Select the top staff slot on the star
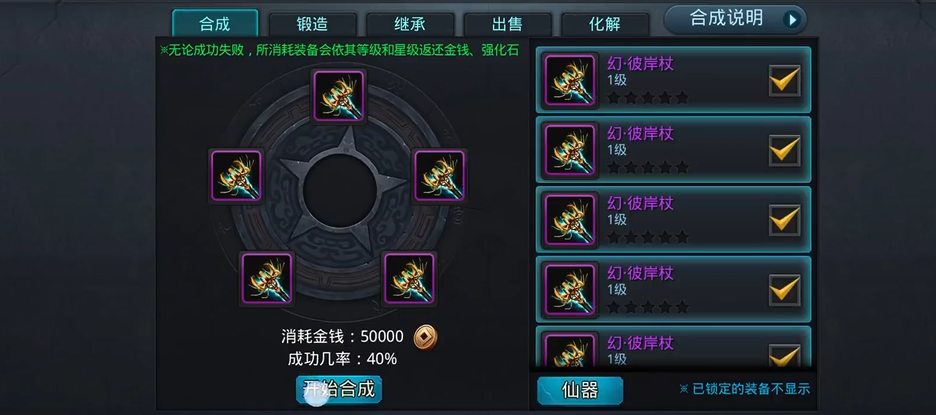Image resolution: width=936 pixels, height=415 pixels. pyautogui.click(x=339, y=95)
